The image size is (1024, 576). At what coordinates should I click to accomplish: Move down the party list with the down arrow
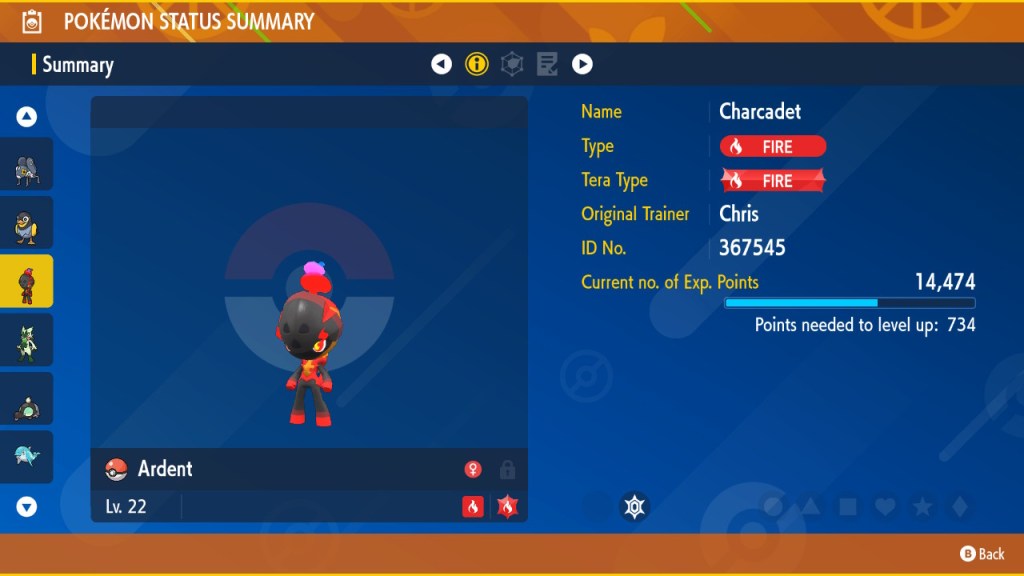(x=27, y=507)
